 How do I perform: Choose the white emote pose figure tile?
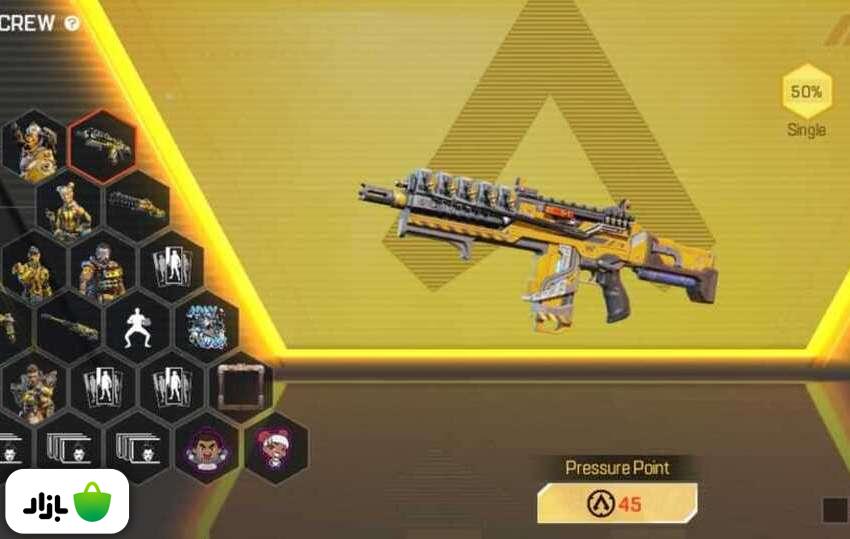[137, 327]
